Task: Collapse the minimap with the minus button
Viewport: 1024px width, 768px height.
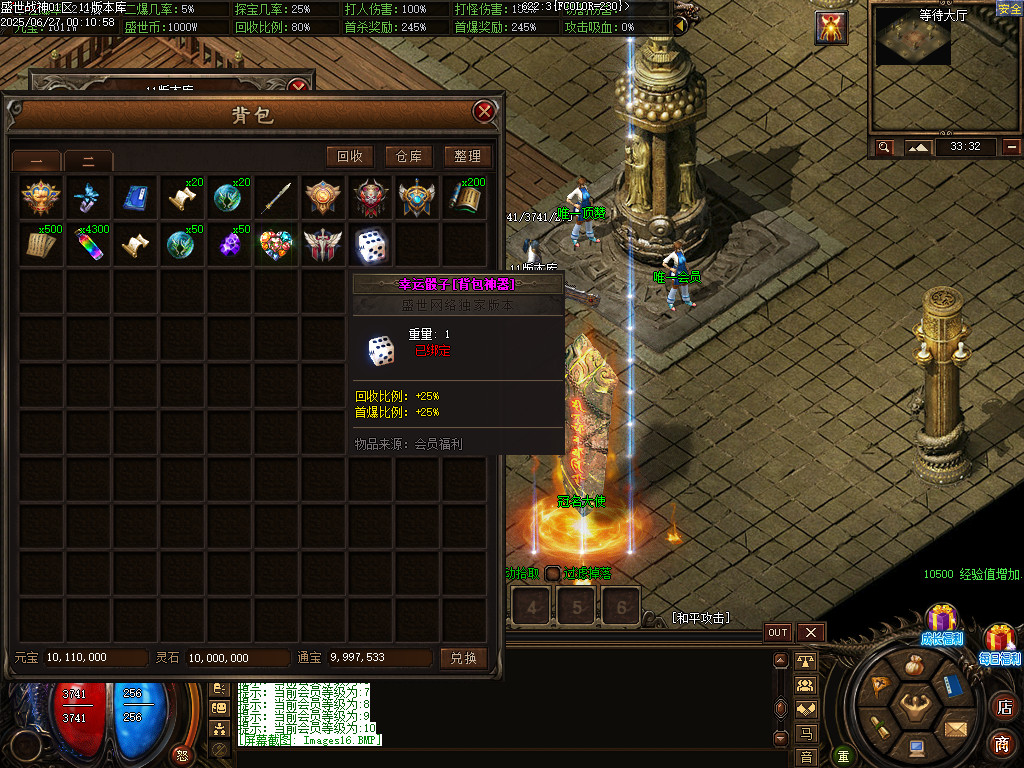Action: coord(1012,147)
